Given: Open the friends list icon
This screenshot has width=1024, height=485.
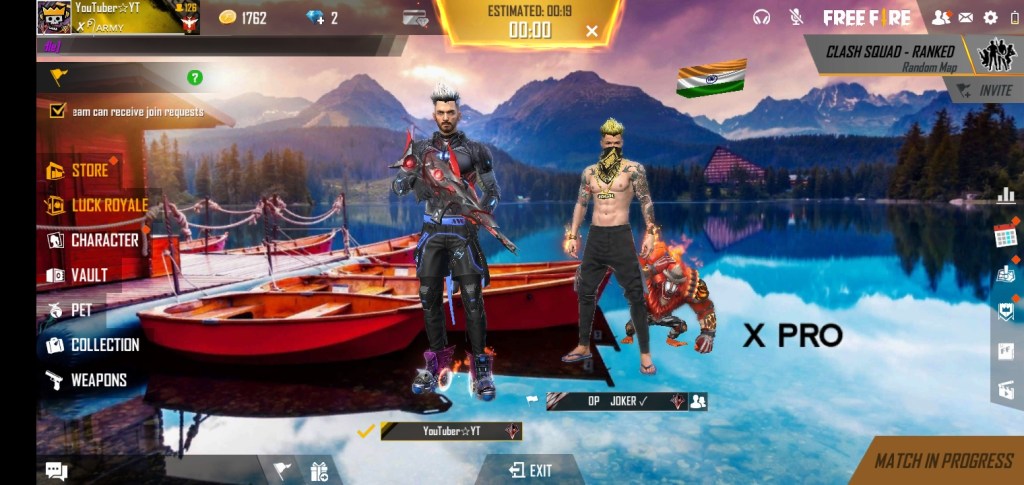Looking at the screenshot, I should pyautogui.click(x=940, y=17).
